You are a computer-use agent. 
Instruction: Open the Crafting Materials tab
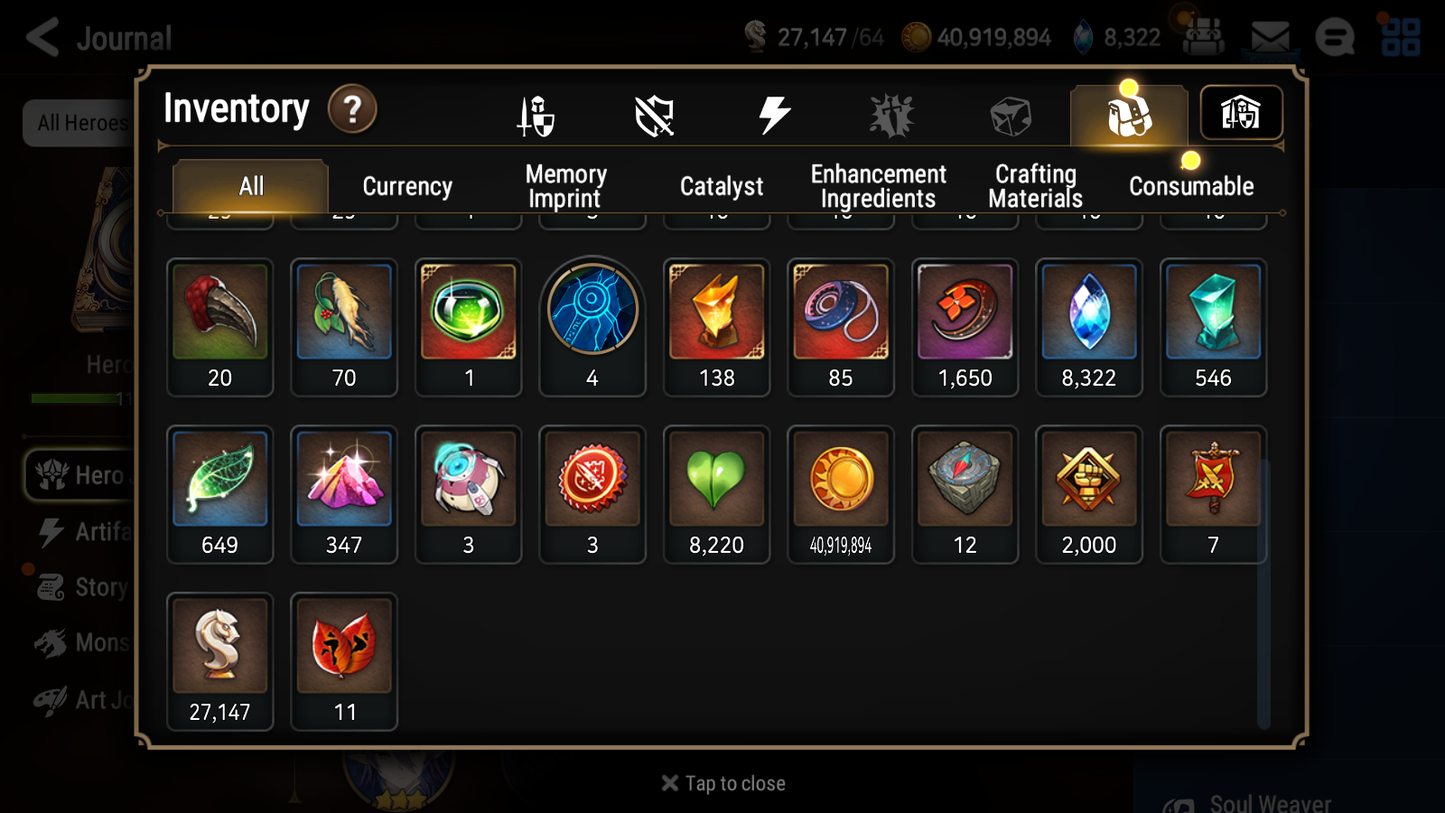[1035, 186]
